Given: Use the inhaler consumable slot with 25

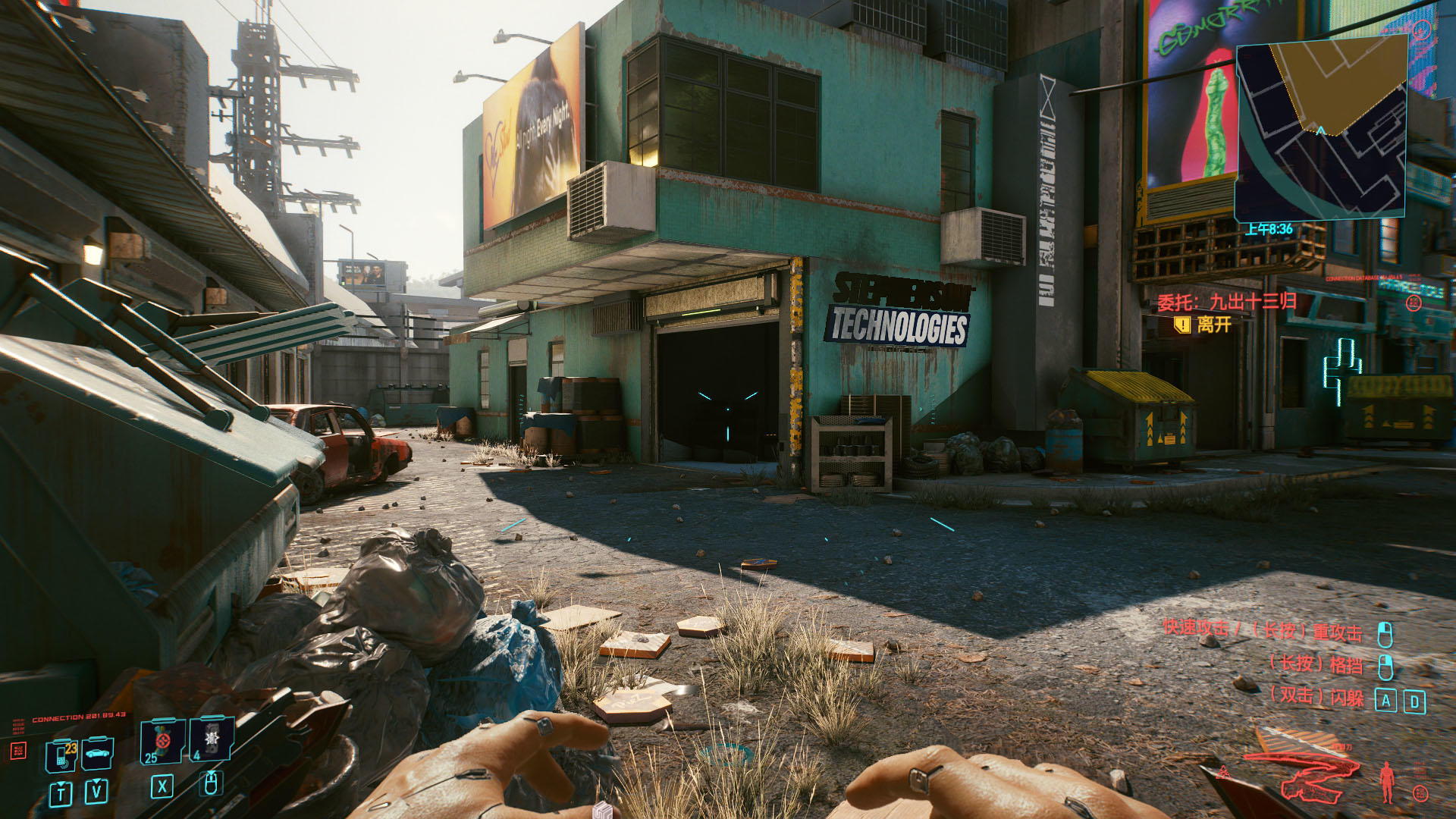Looking at the screenshot, I should (x=162, y=741).
